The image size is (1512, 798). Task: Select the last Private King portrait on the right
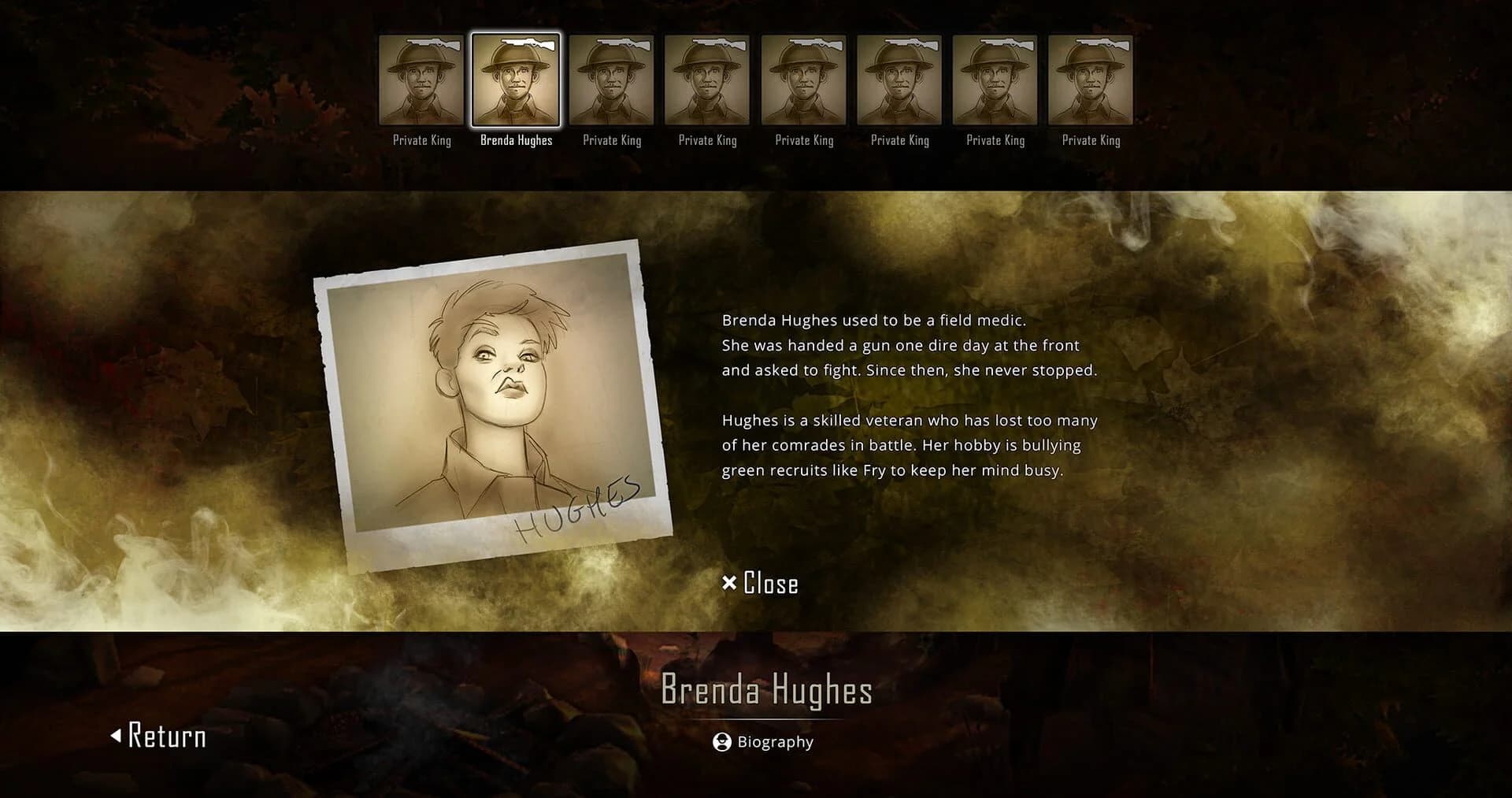tap(1091, 79)
